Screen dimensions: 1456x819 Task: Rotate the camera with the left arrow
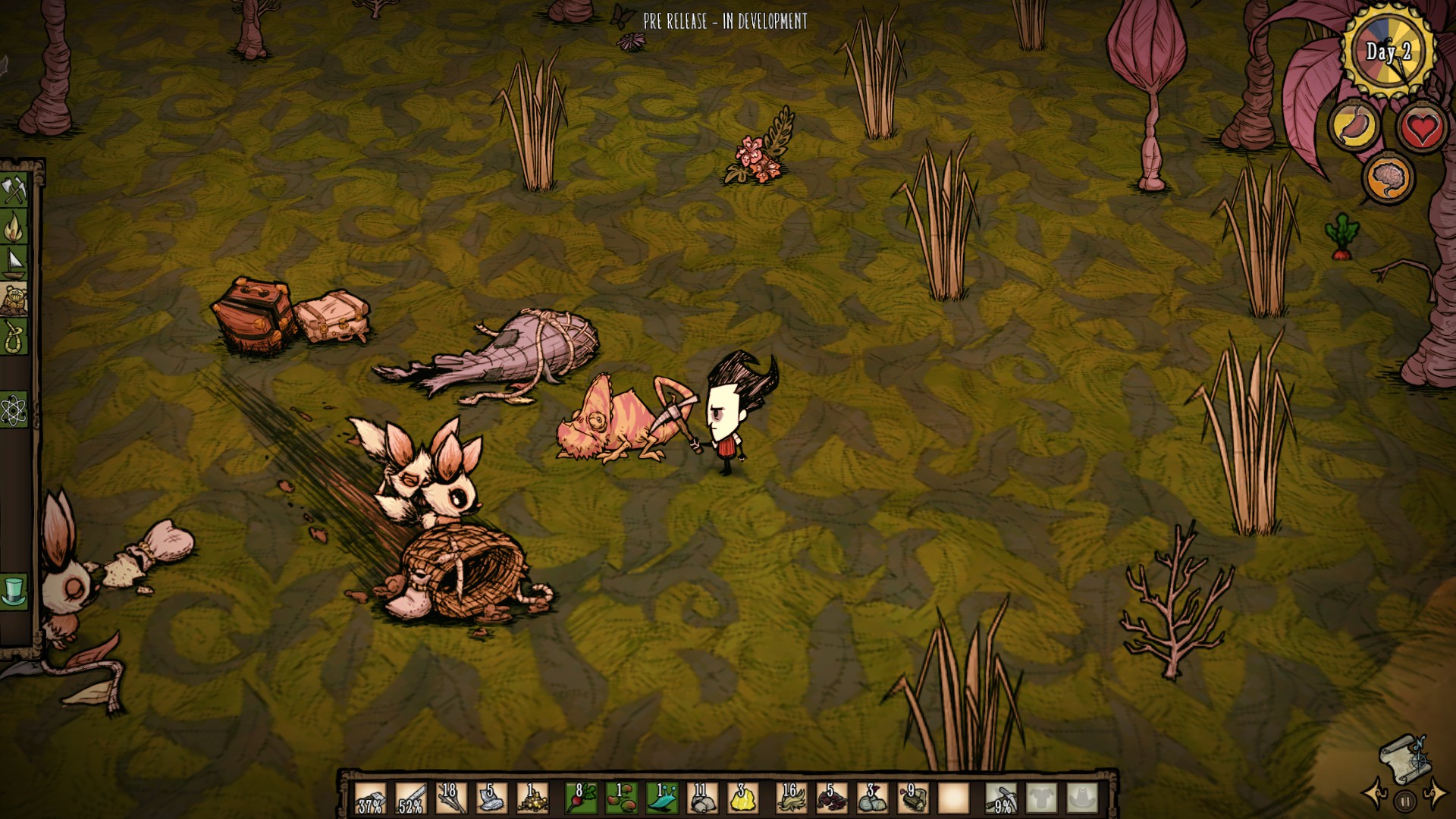pyautogui.click(x=1376, y=793)
